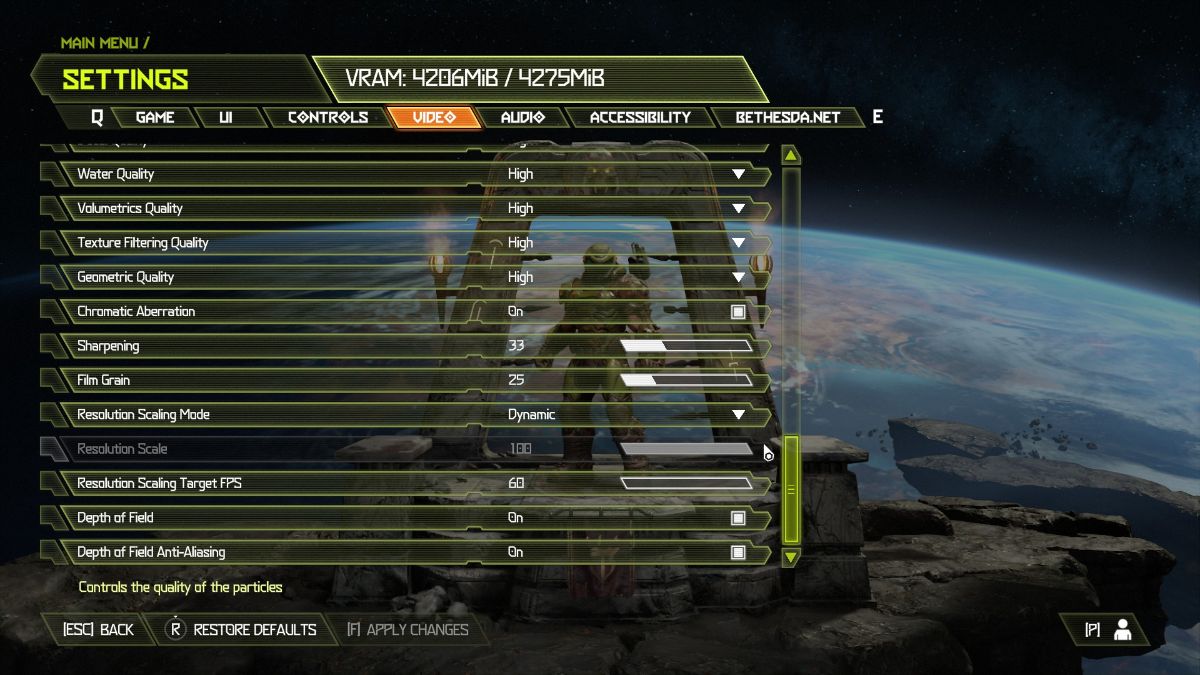Adjust the Sharpening slider
The height and width of the screenshot is (675, 1200).
pos(686,346)
